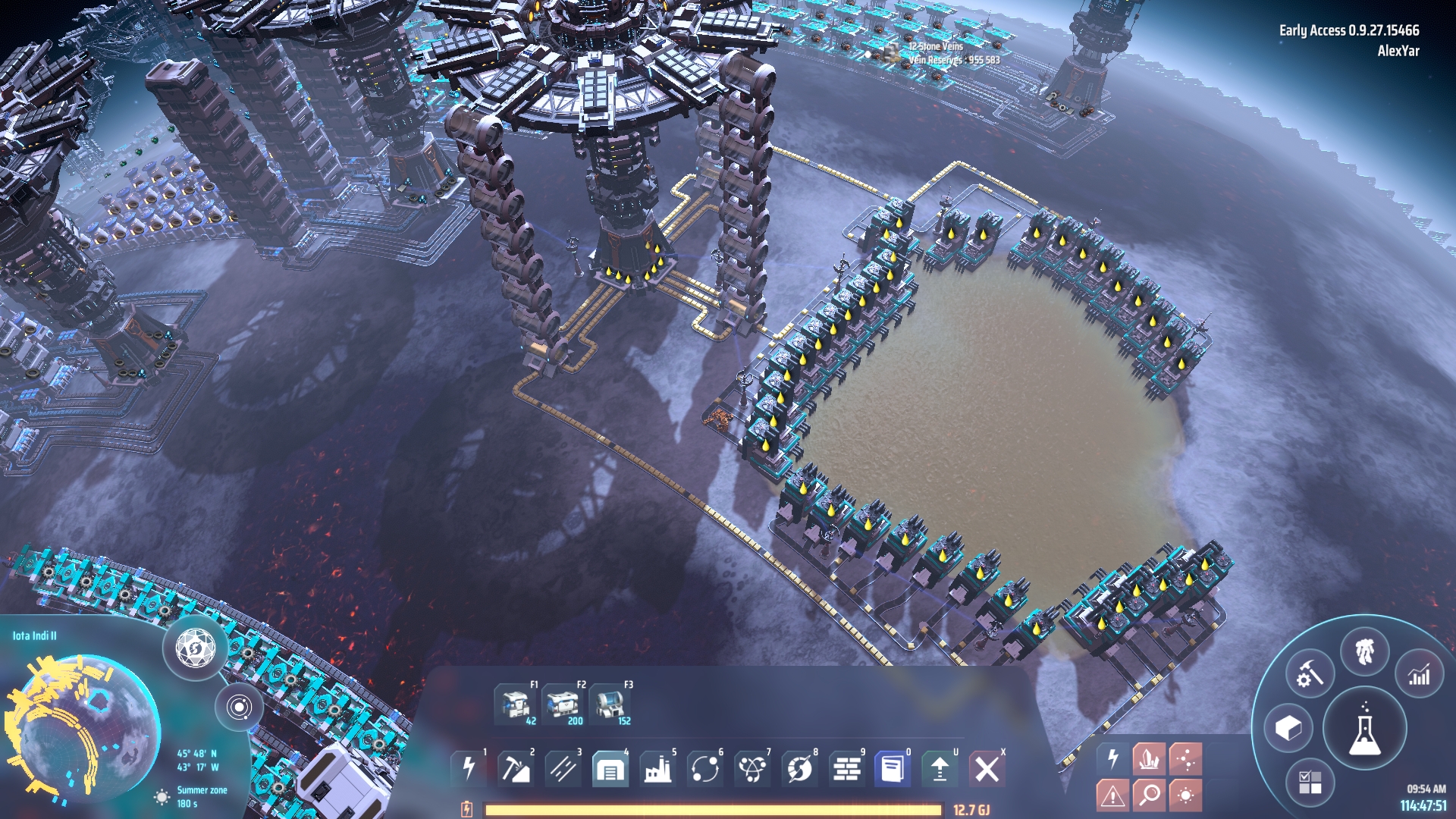Toggle the vein crystal display filter
This screenshot has height=819, width=1456.
1149,758
